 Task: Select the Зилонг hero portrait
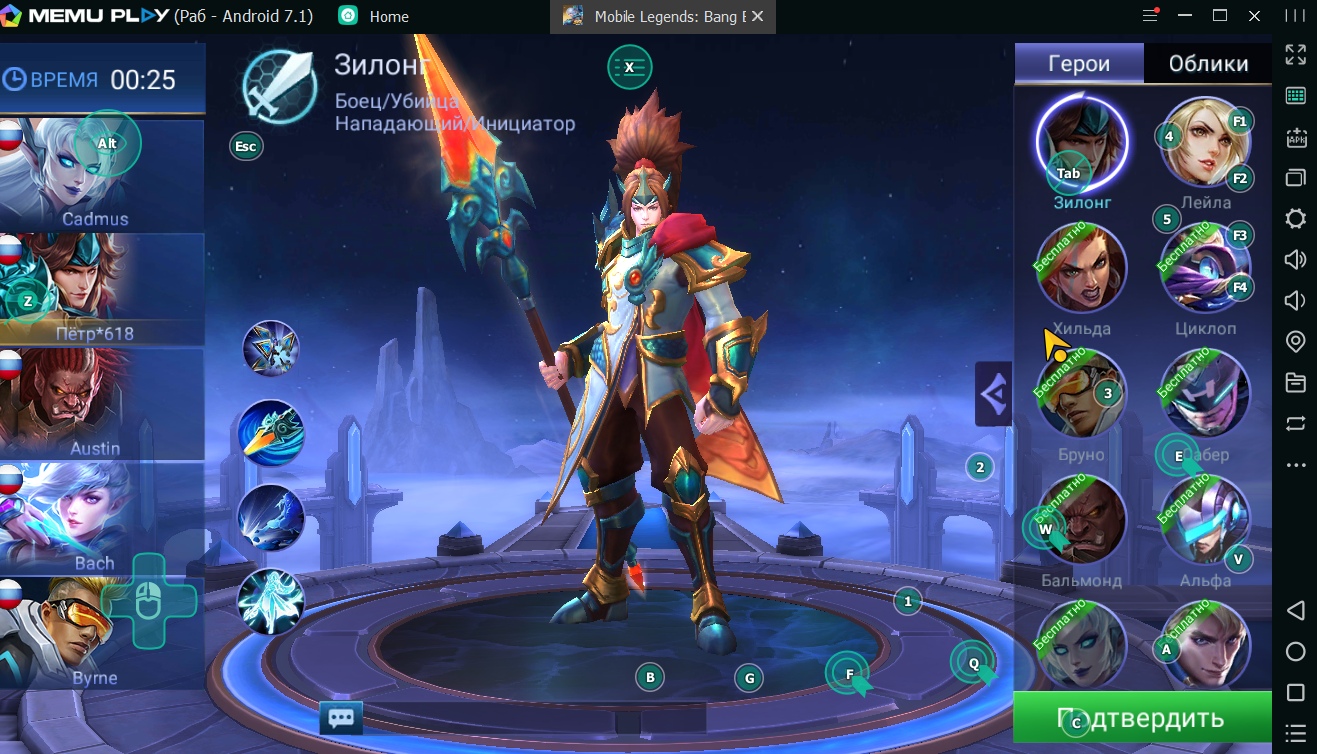click(1081, 142)
